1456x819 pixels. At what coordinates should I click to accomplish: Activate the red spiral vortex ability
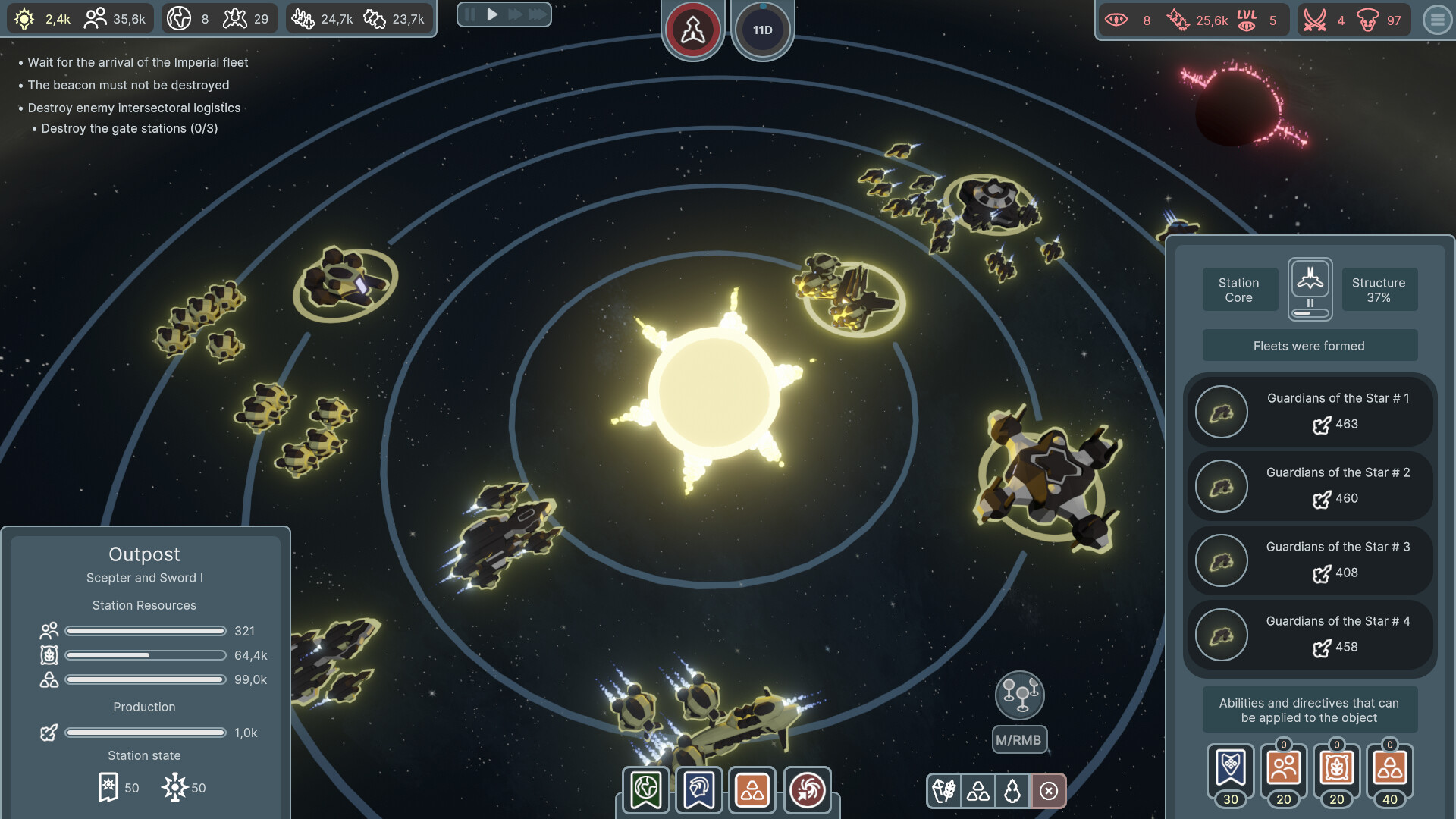807,790
